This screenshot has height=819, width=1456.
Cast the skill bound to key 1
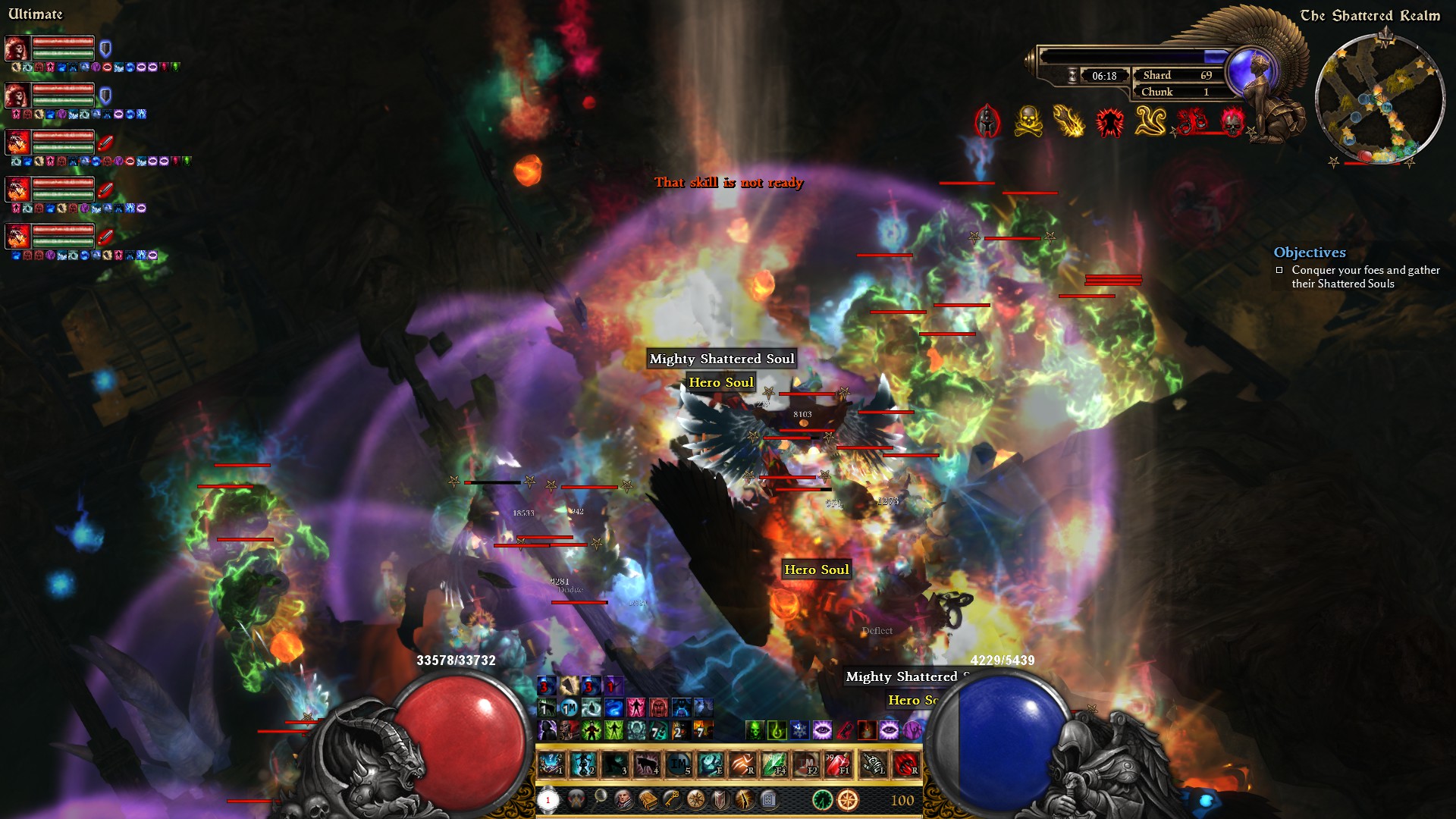(551, 764)
